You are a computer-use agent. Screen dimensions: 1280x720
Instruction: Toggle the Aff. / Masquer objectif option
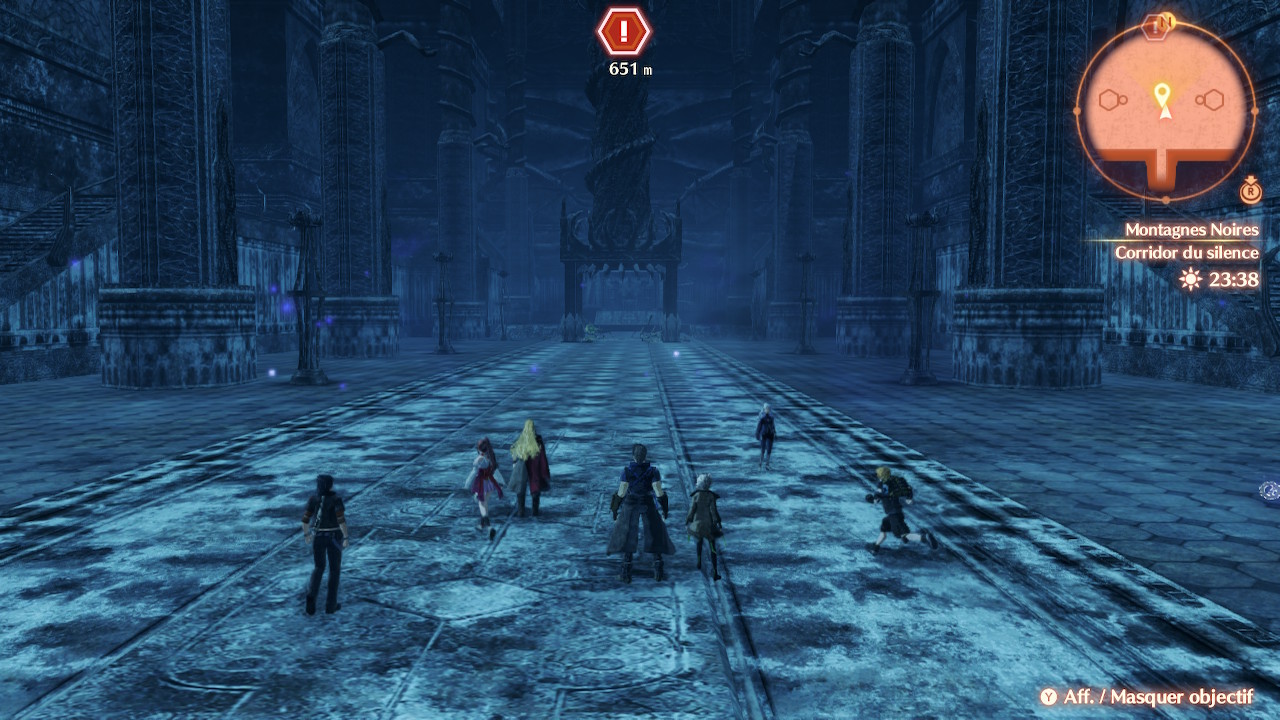pos(1146,697)
